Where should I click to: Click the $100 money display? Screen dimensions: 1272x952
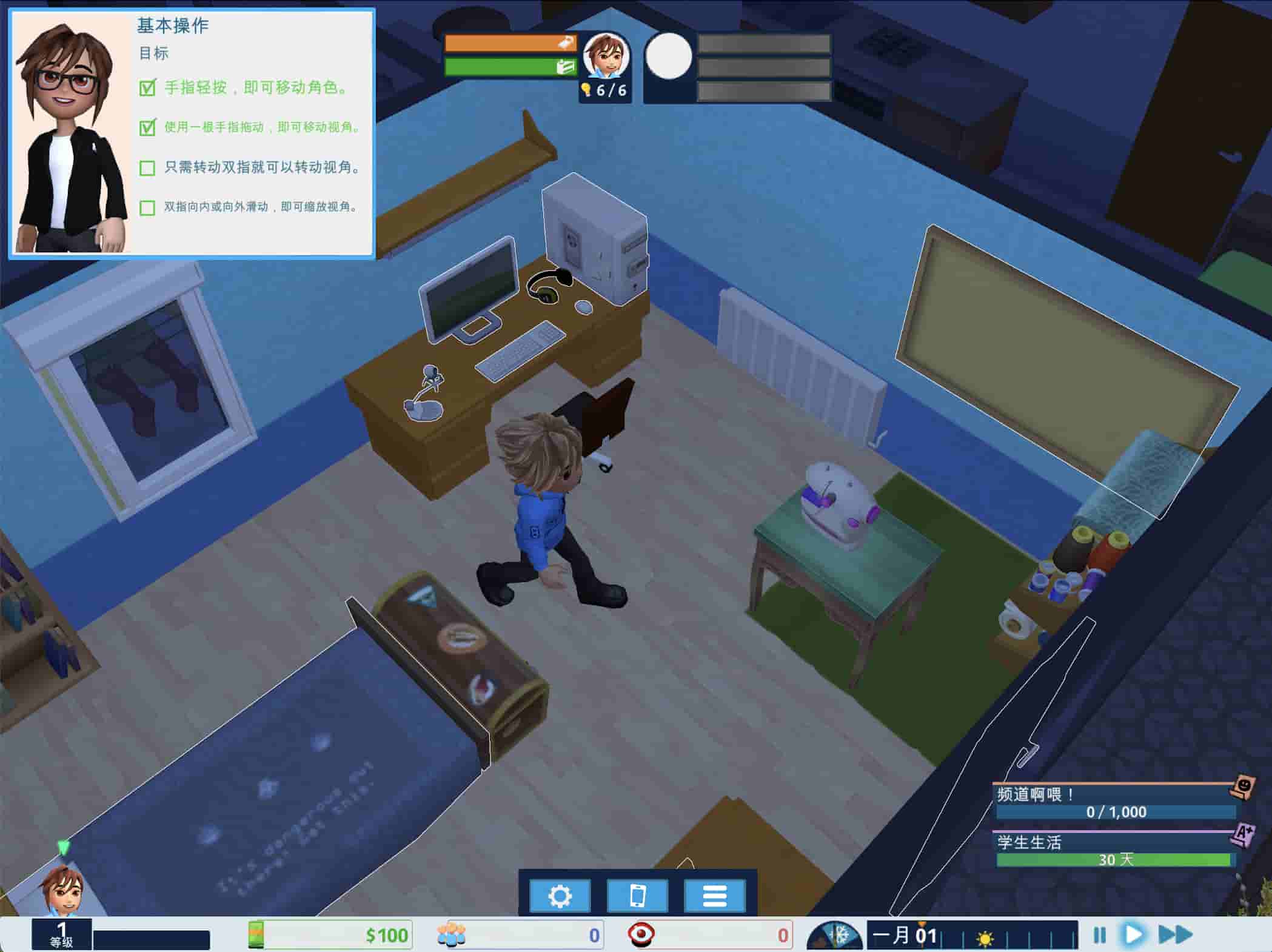(x=330, y=935)
